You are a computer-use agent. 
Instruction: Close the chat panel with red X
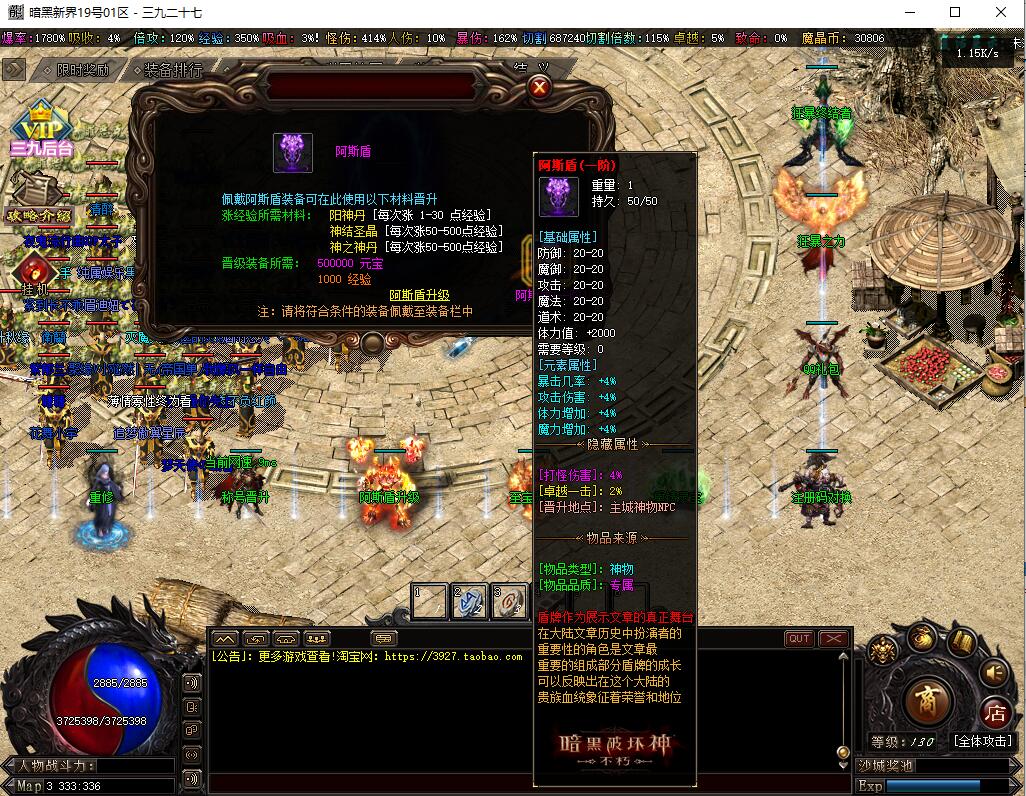point(833,639)
